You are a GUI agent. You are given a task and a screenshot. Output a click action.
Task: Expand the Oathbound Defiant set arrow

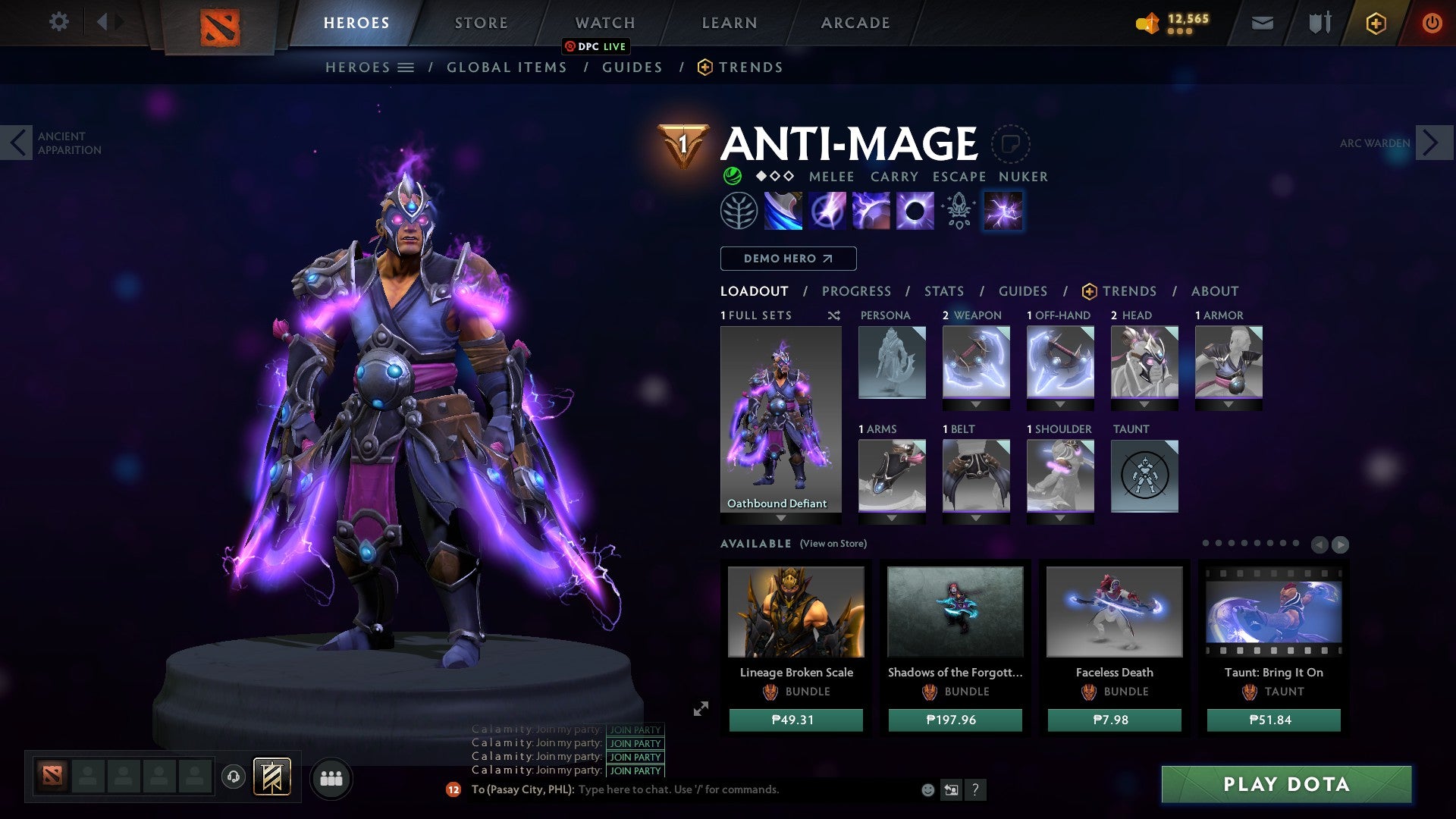pos(780,516)
